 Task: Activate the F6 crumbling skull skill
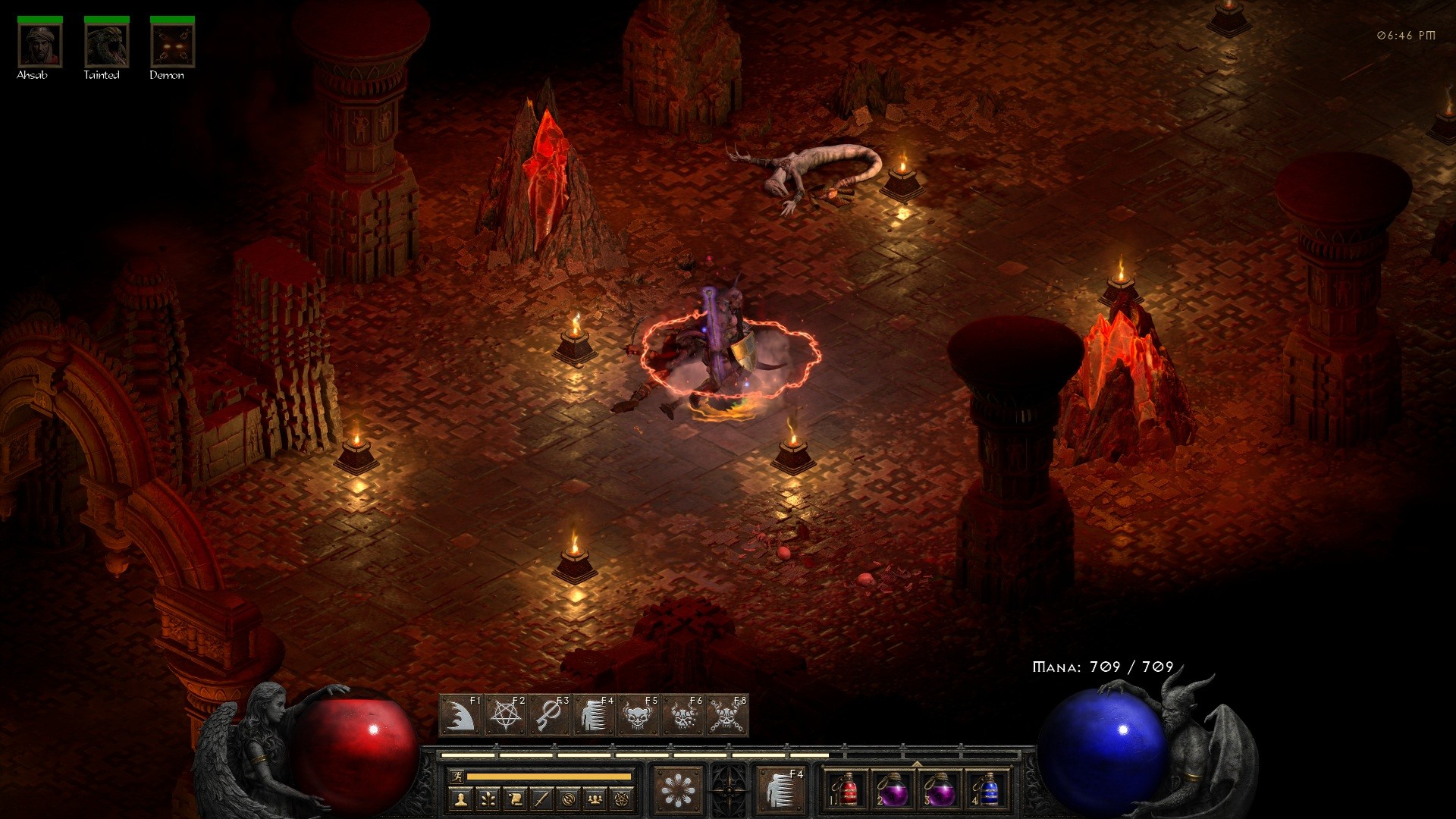pyautogui.click(x=683, y=715)
